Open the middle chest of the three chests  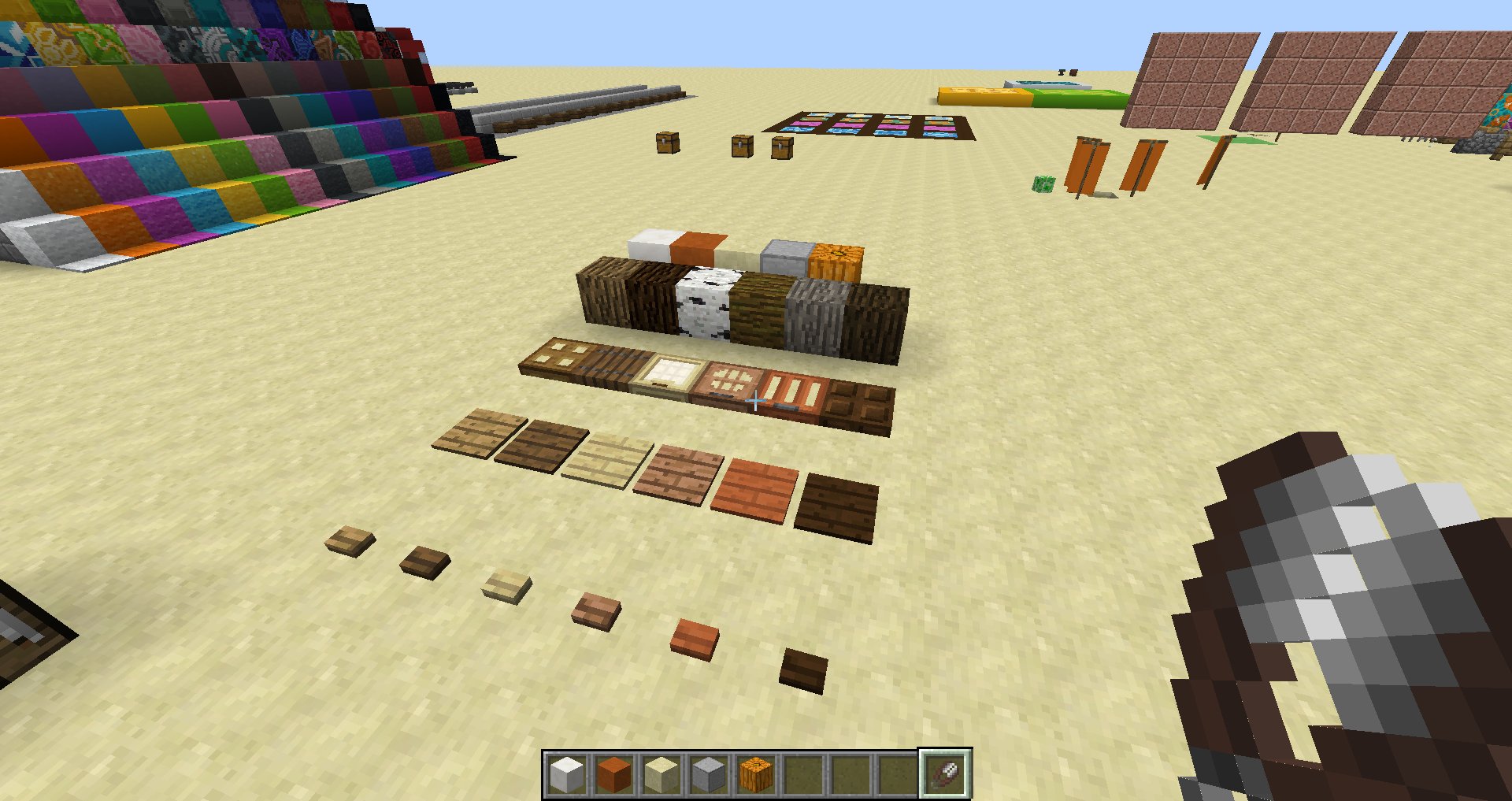pos(741,146)
